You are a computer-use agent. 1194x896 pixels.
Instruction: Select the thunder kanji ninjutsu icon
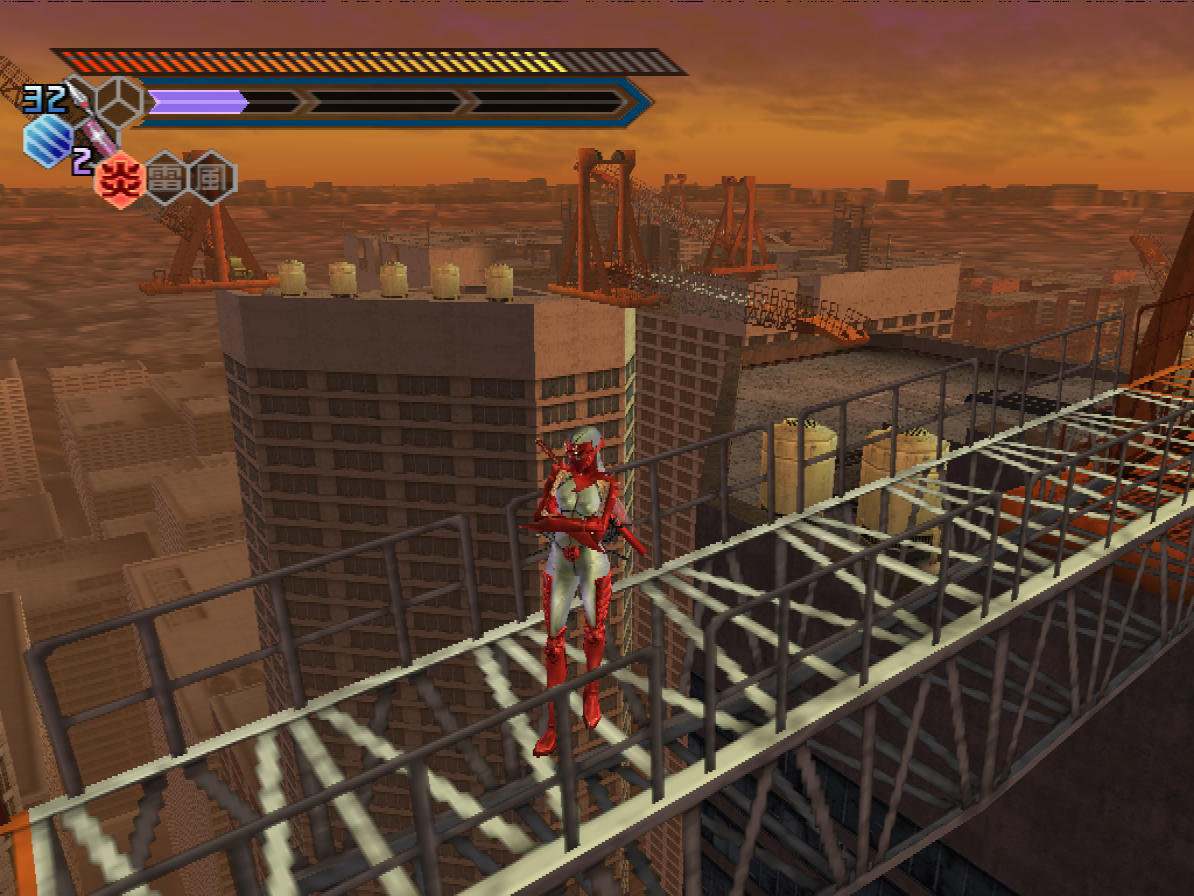click(x=165, y=180)
